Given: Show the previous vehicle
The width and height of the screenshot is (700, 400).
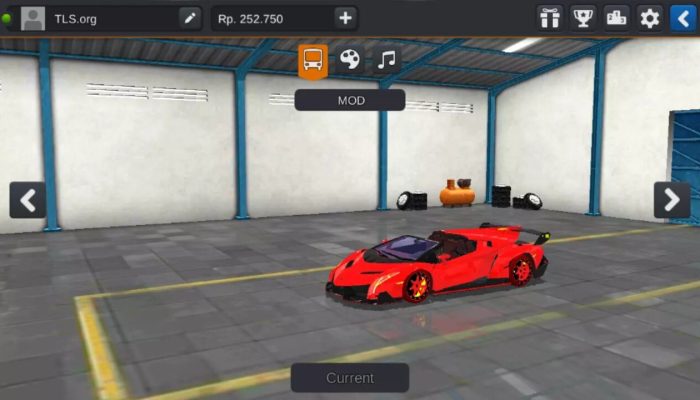Looking at the screenshot, I should [27, 200].
